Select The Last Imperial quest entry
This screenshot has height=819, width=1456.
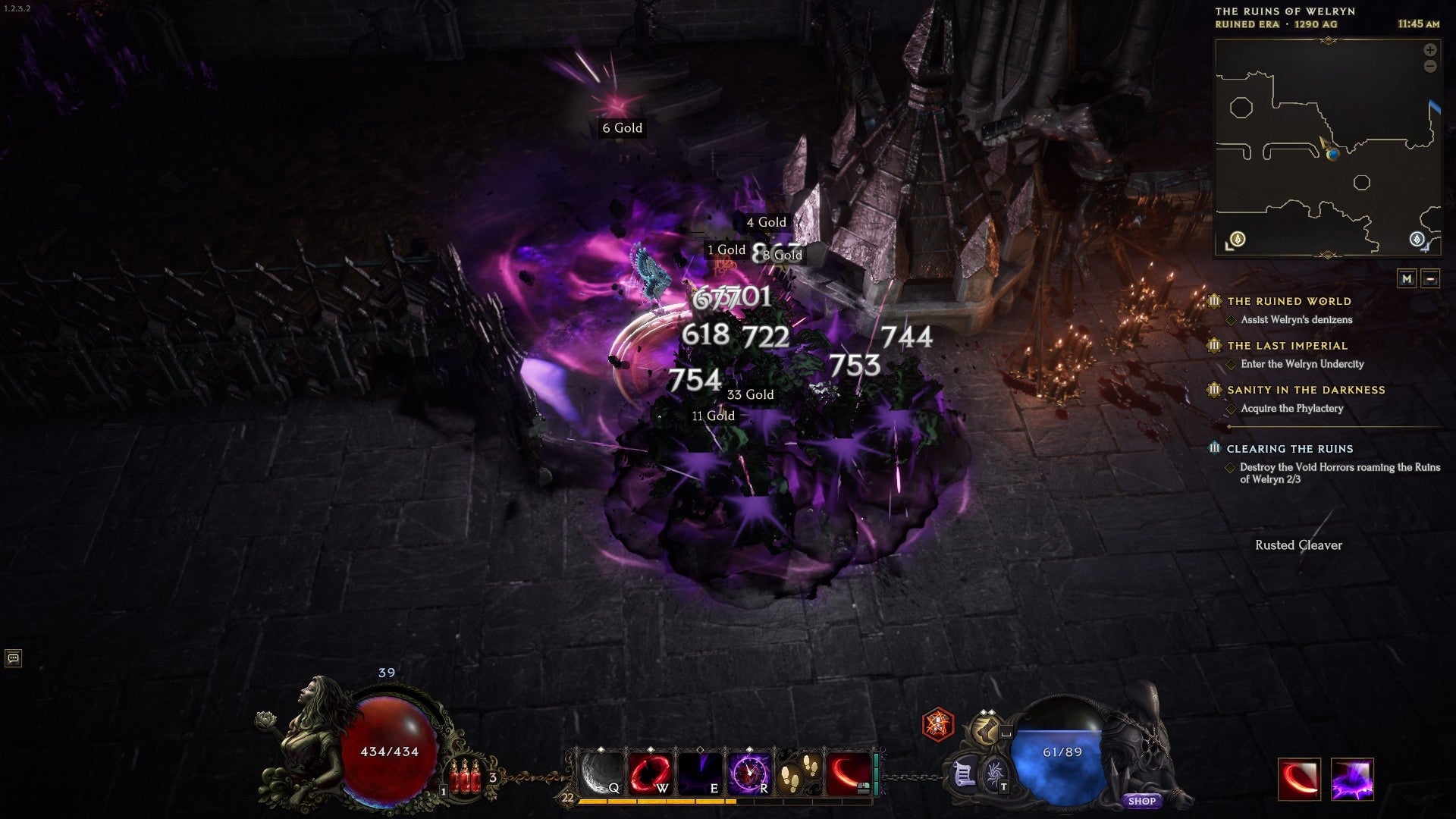pos(1287,346)
